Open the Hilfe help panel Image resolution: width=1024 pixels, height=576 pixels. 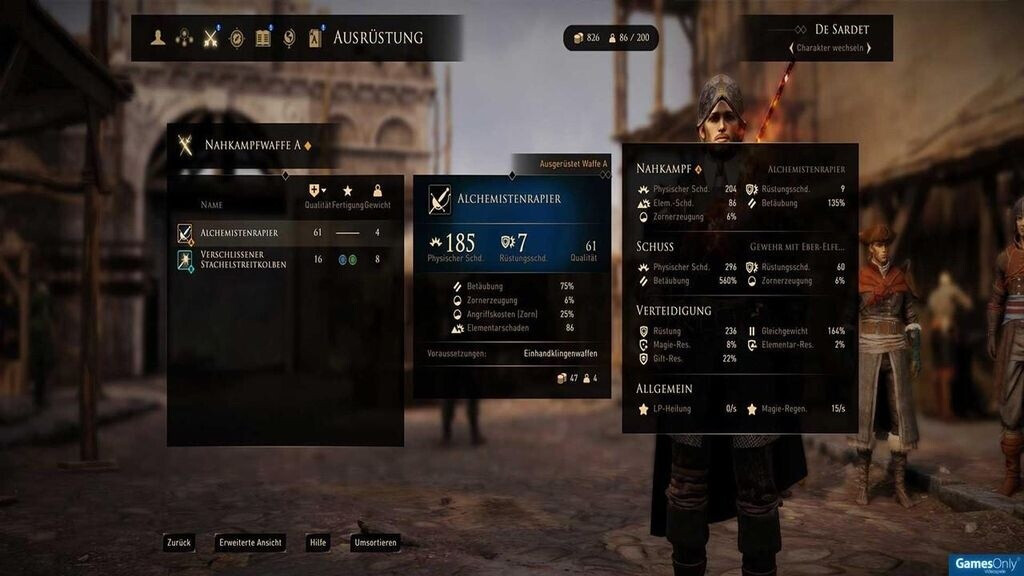click(318, 543)
